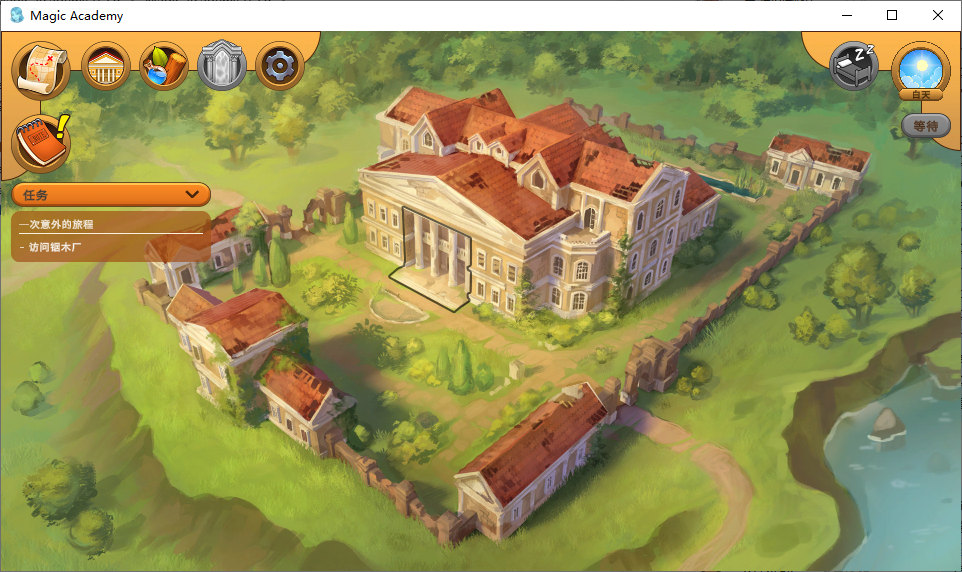Open the potion and wood resources icon

pos(164,67)
